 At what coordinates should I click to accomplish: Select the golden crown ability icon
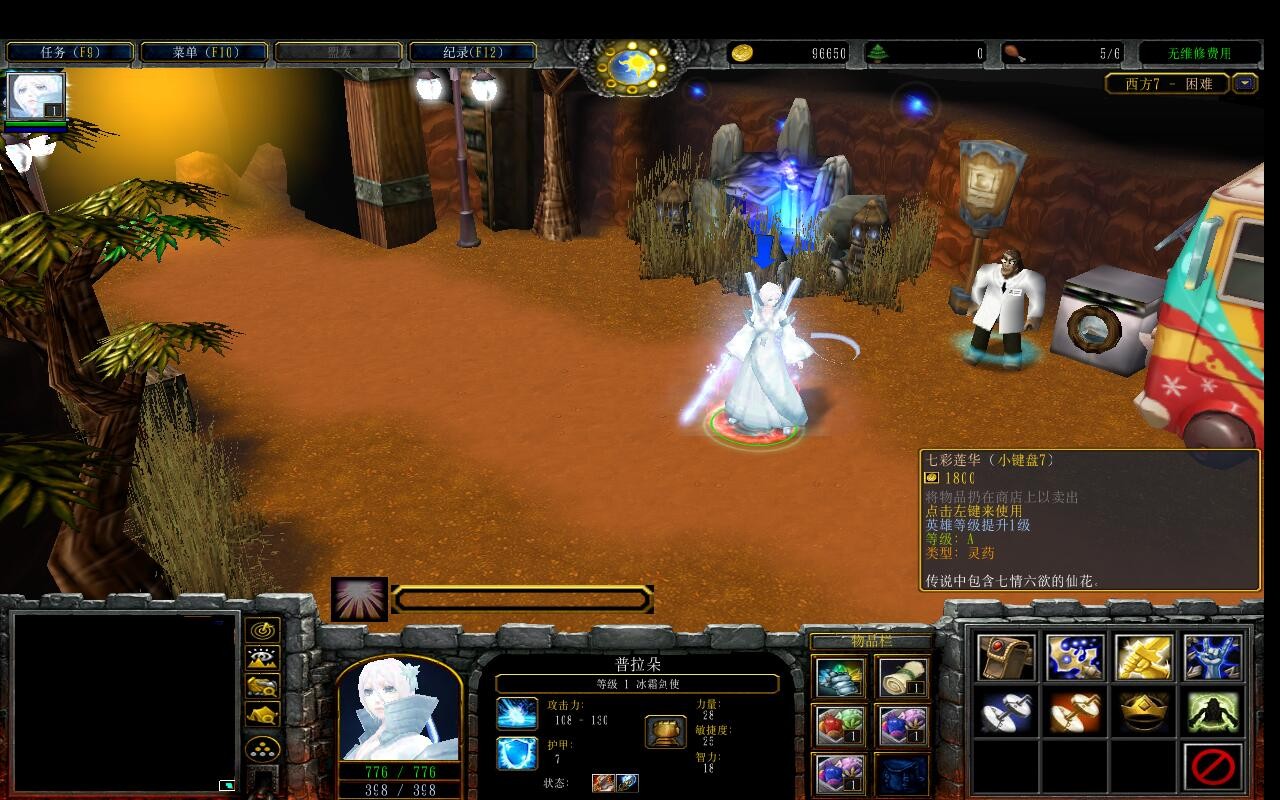pos(1144,712)
